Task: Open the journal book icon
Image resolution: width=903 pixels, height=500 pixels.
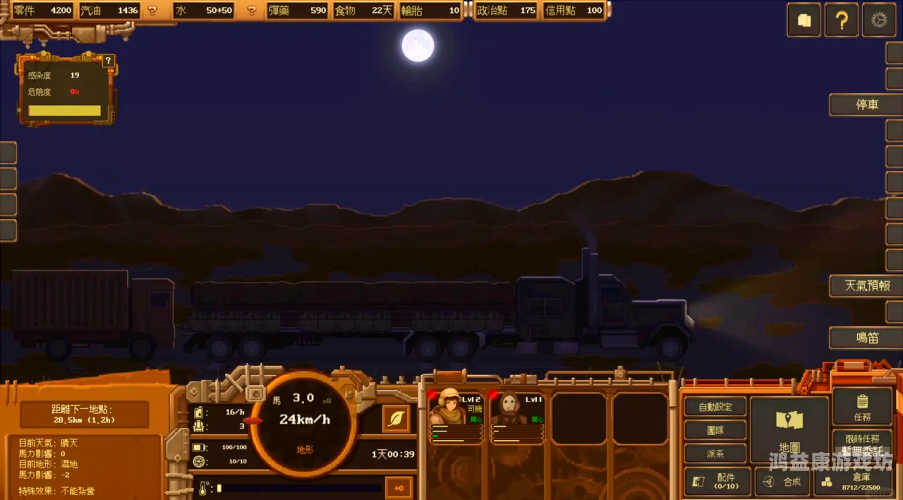Action: coord(804,19)
